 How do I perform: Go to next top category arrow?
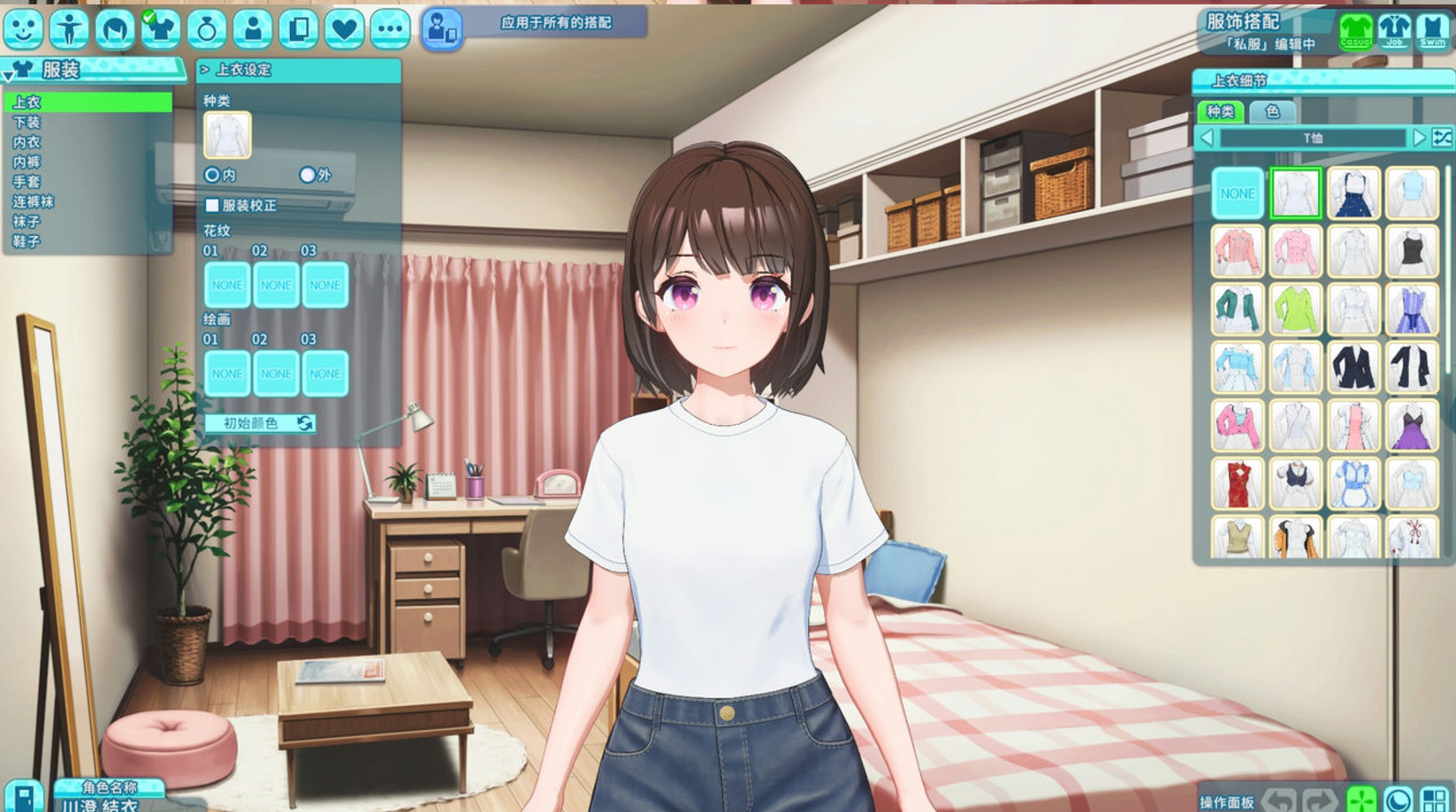click(x=1419, y=138)
